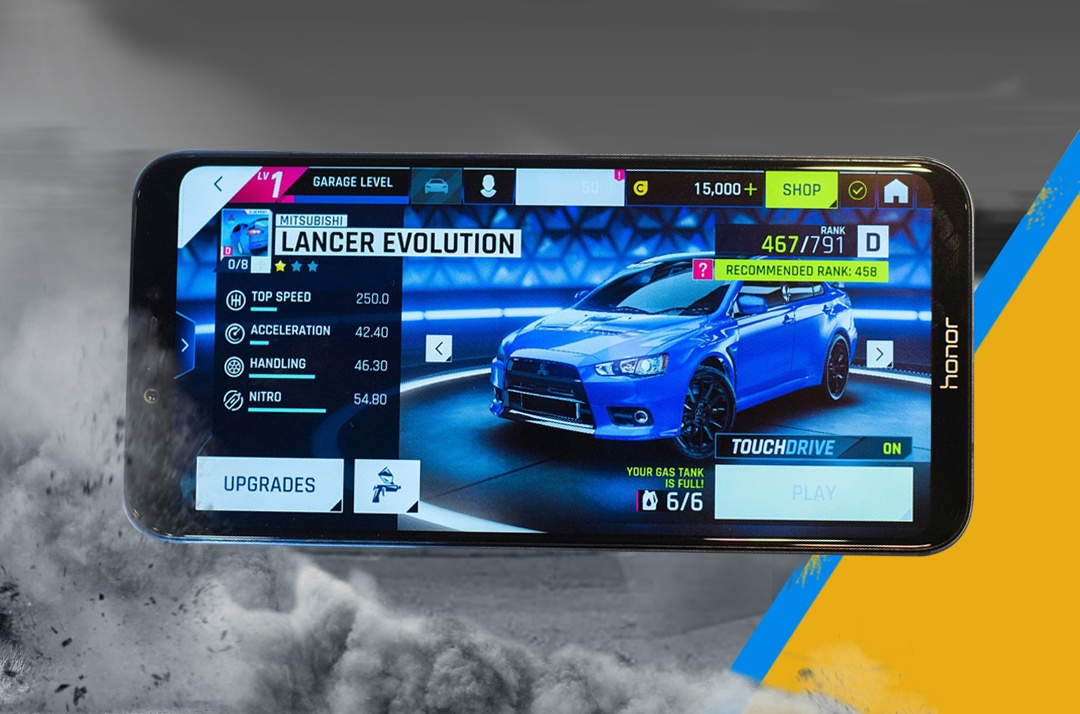Open the paint spray gun customization
This screenshot has height=714, width=1080.
coord(386,487)
